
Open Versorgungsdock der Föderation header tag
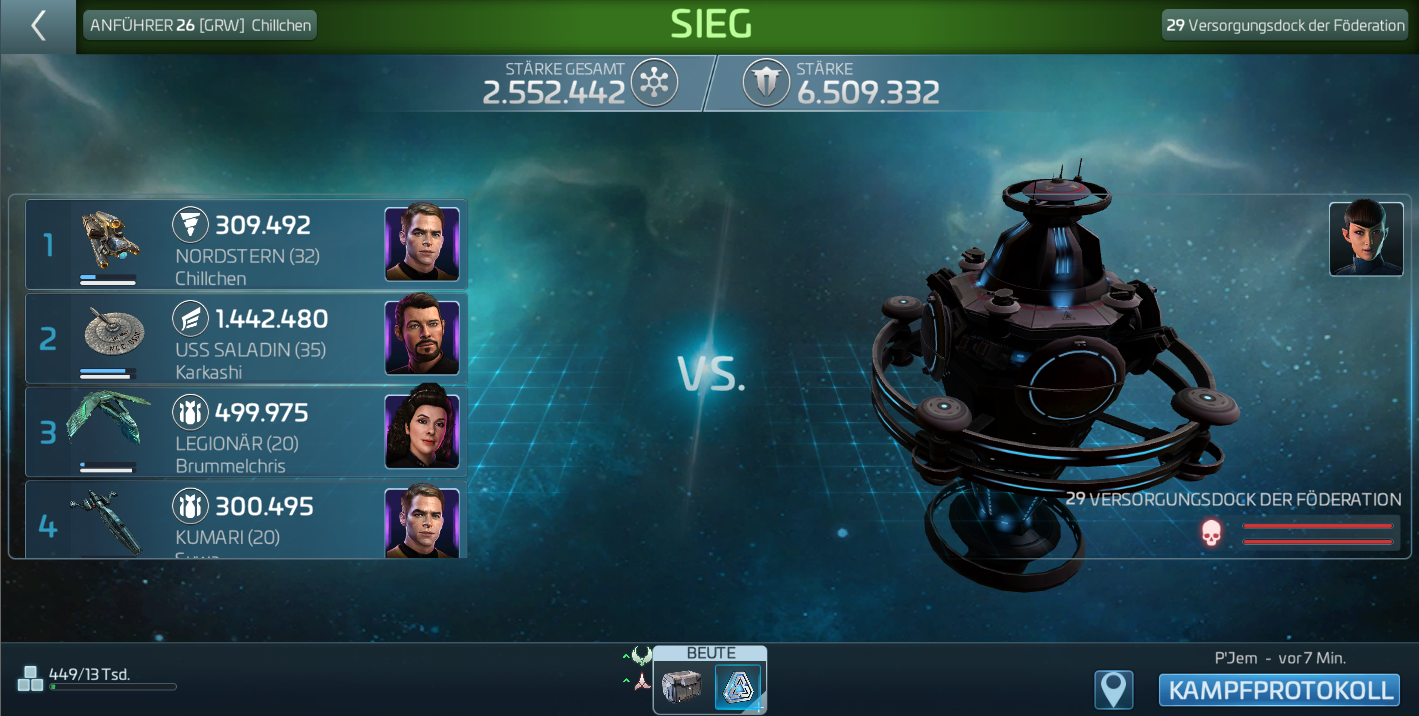coord(1286,25)
